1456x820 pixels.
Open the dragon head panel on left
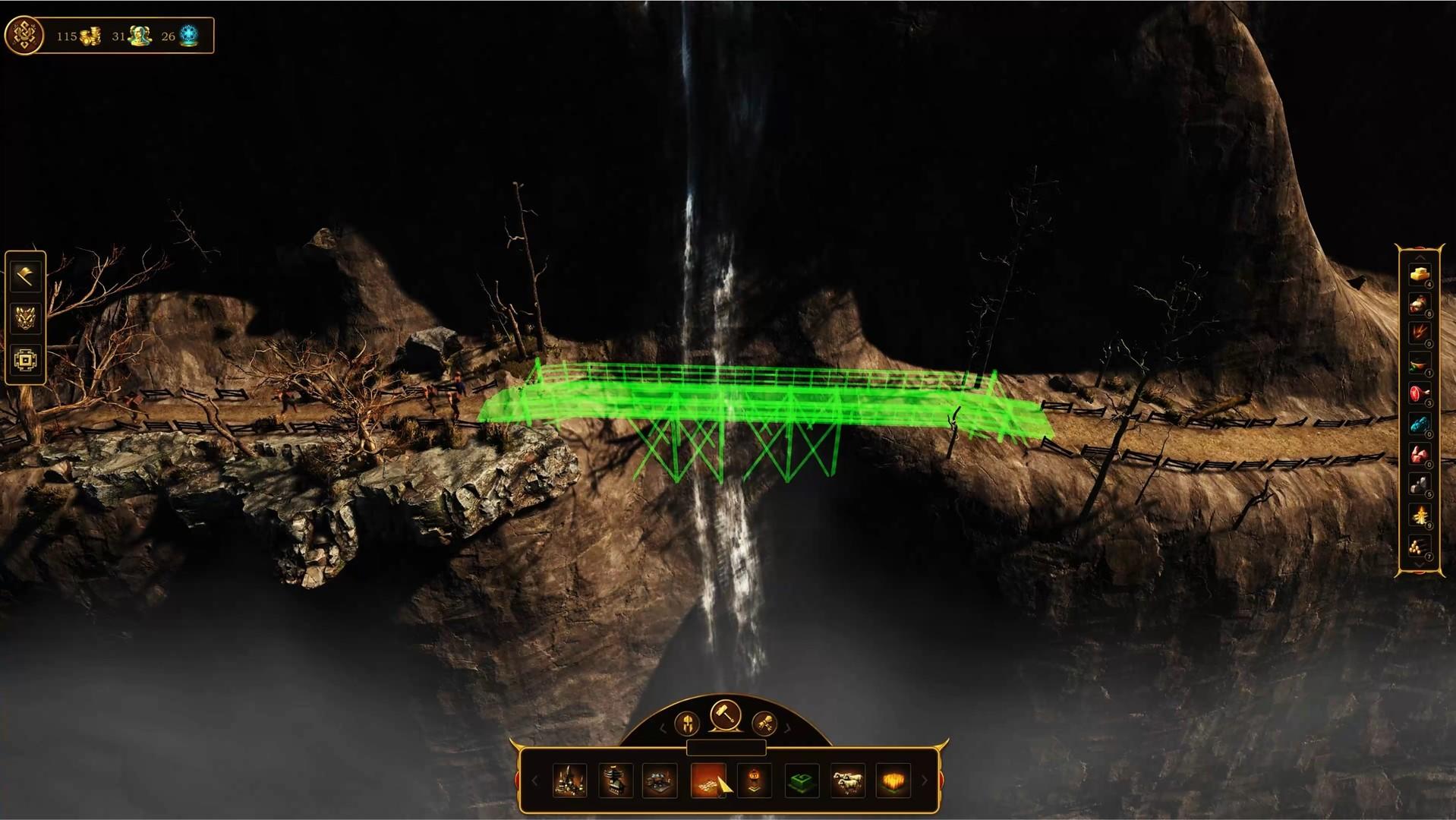25,320
